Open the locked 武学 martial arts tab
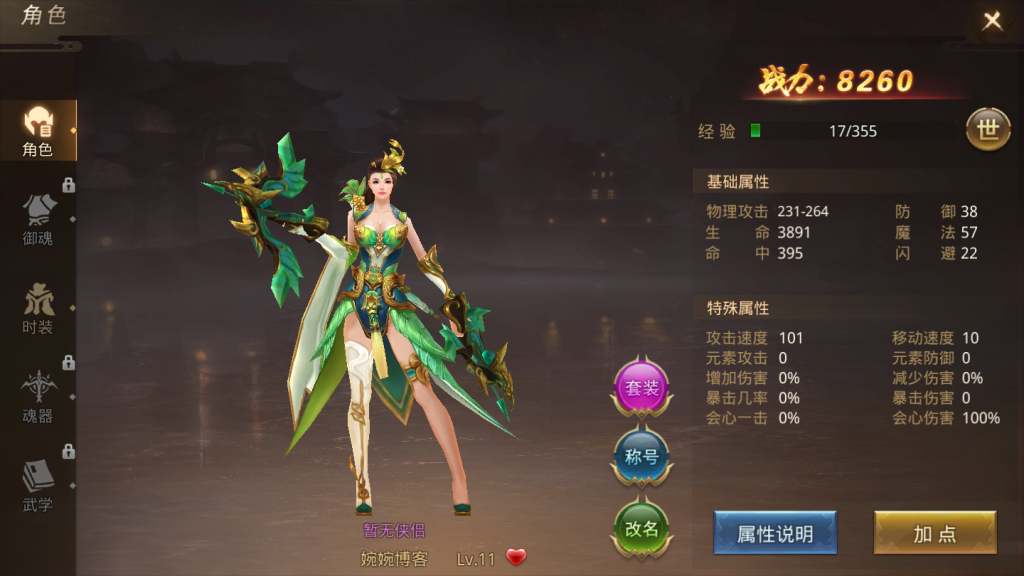1024x576 pixels. click(x=38, y=485)
